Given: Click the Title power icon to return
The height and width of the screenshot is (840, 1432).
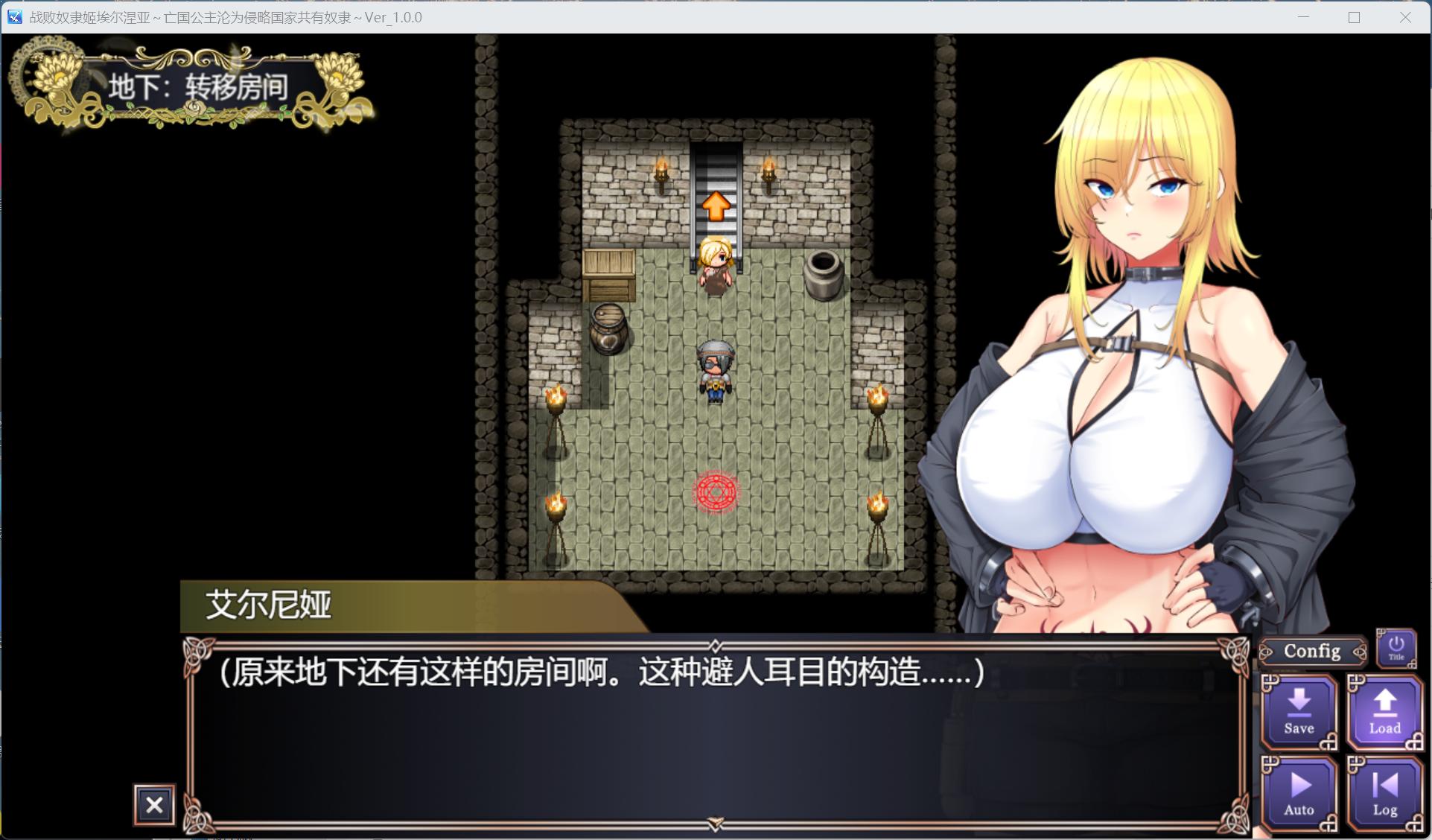Looking at the screenshot, I should 1396,647.
